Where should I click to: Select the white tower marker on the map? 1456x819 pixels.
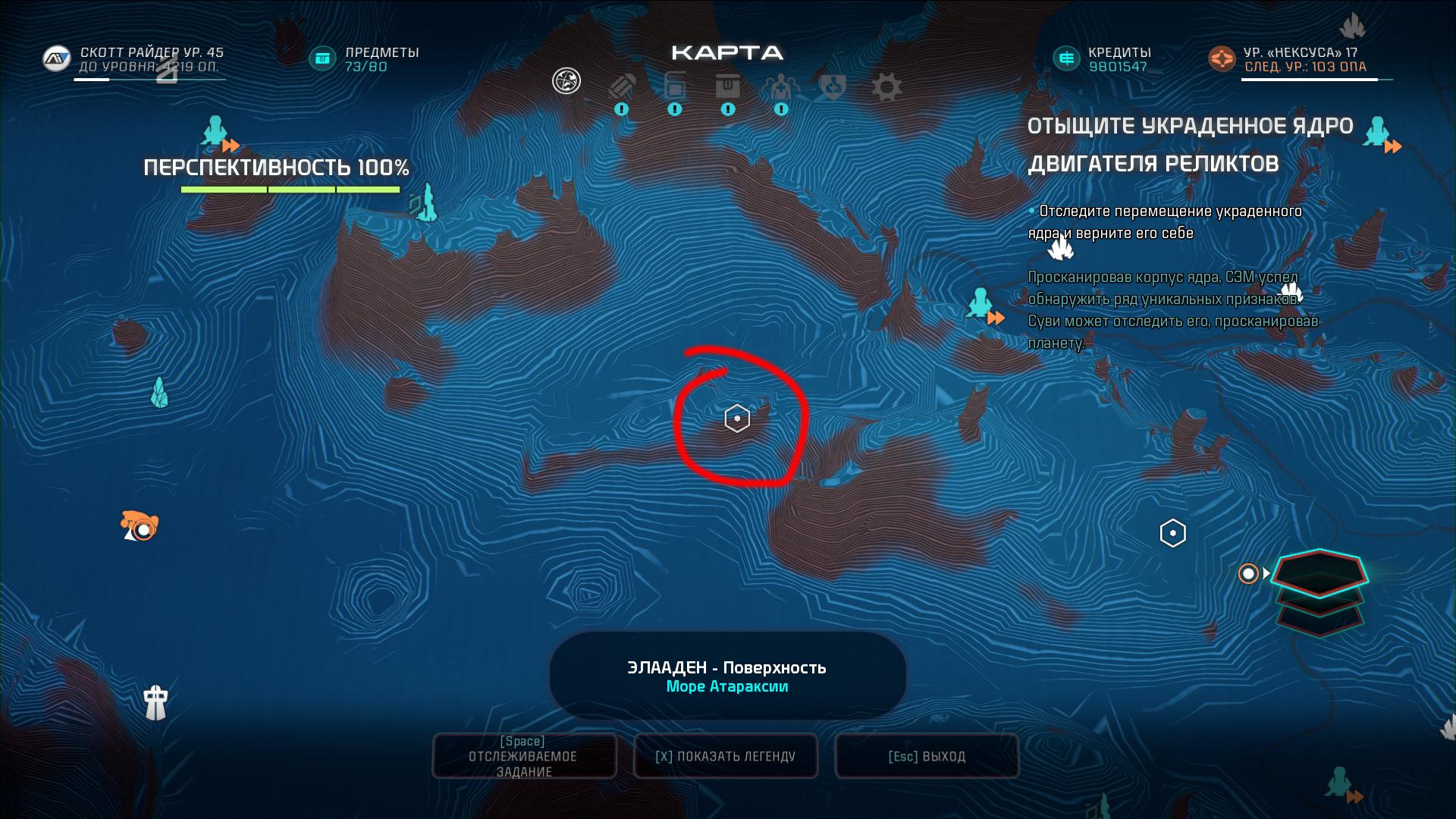pyautogui.click(x=156, y=702)
